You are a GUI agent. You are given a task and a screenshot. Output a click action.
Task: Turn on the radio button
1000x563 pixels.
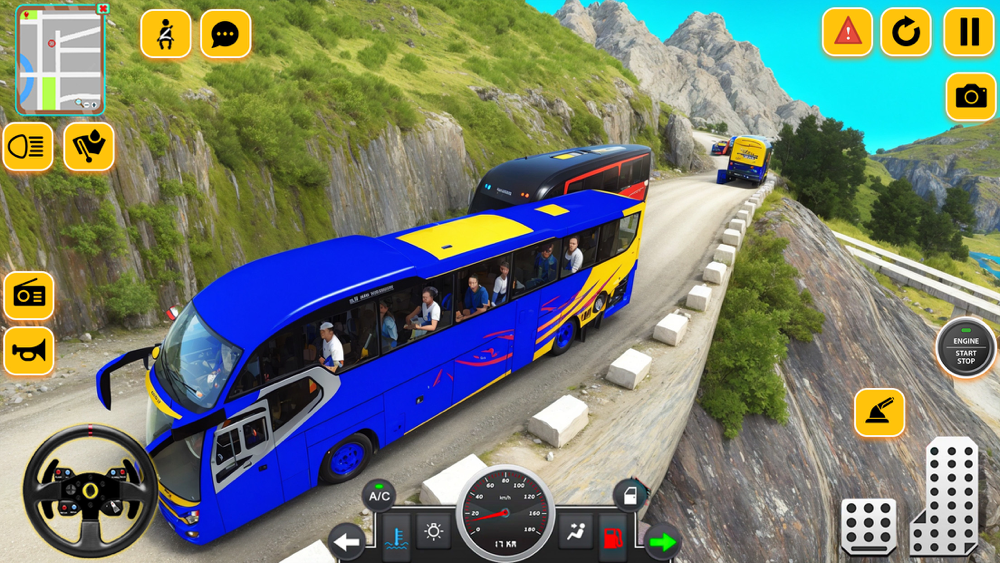(29, 295)
